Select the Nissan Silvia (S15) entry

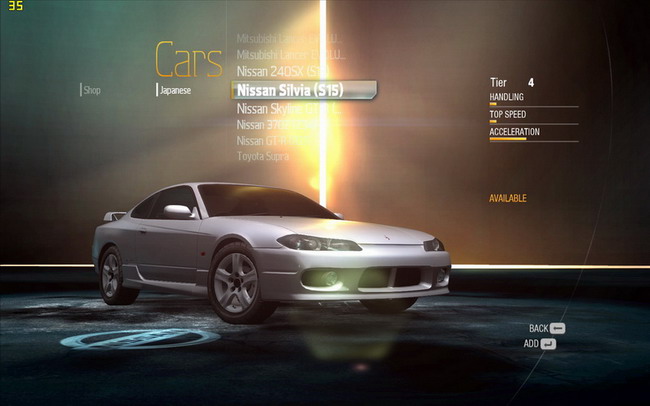click(x=290, y=90)
